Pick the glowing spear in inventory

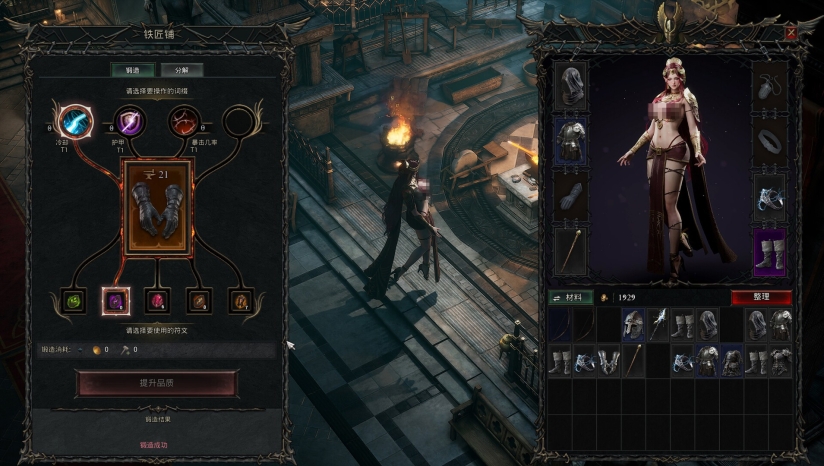pos(657,324)
